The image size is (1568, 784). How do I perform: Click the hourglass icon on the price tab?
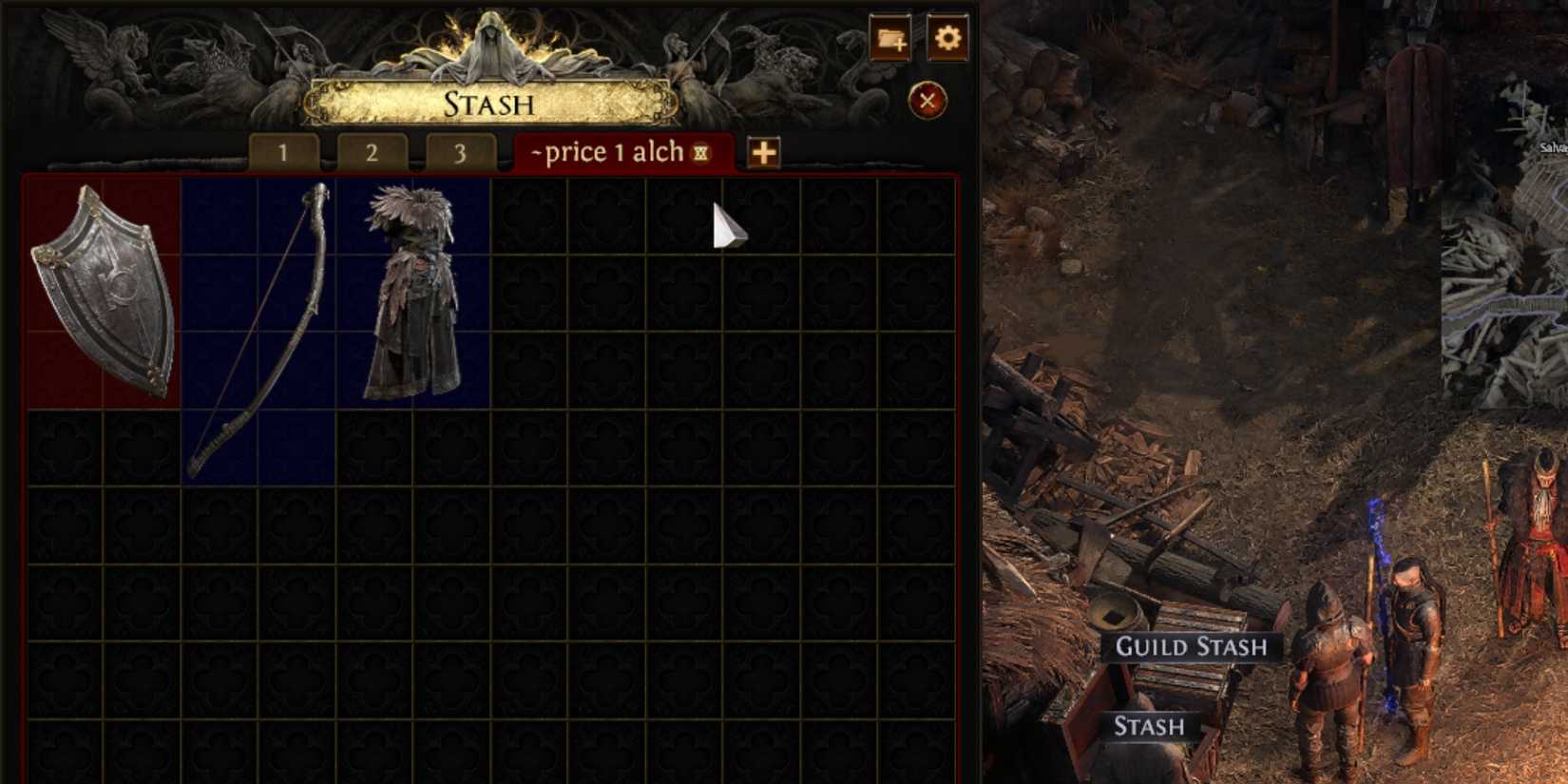699,152
